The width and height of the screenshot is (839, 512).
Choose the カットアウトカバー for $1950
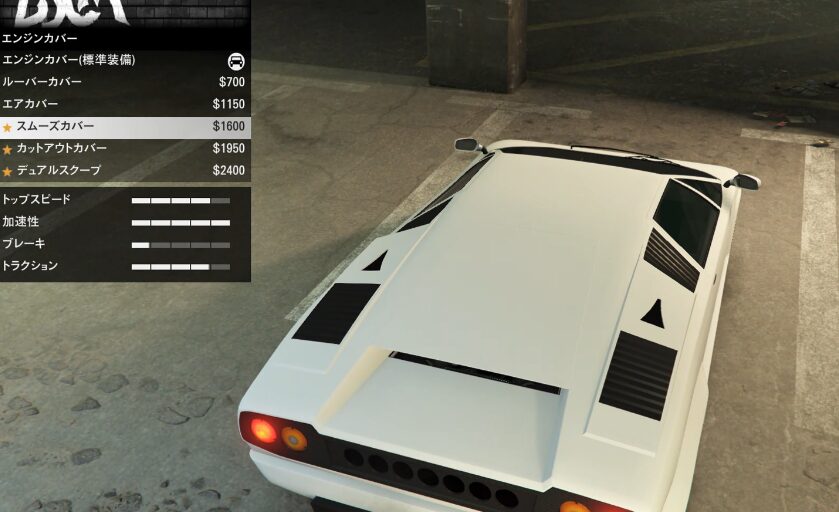pos(124,148)
